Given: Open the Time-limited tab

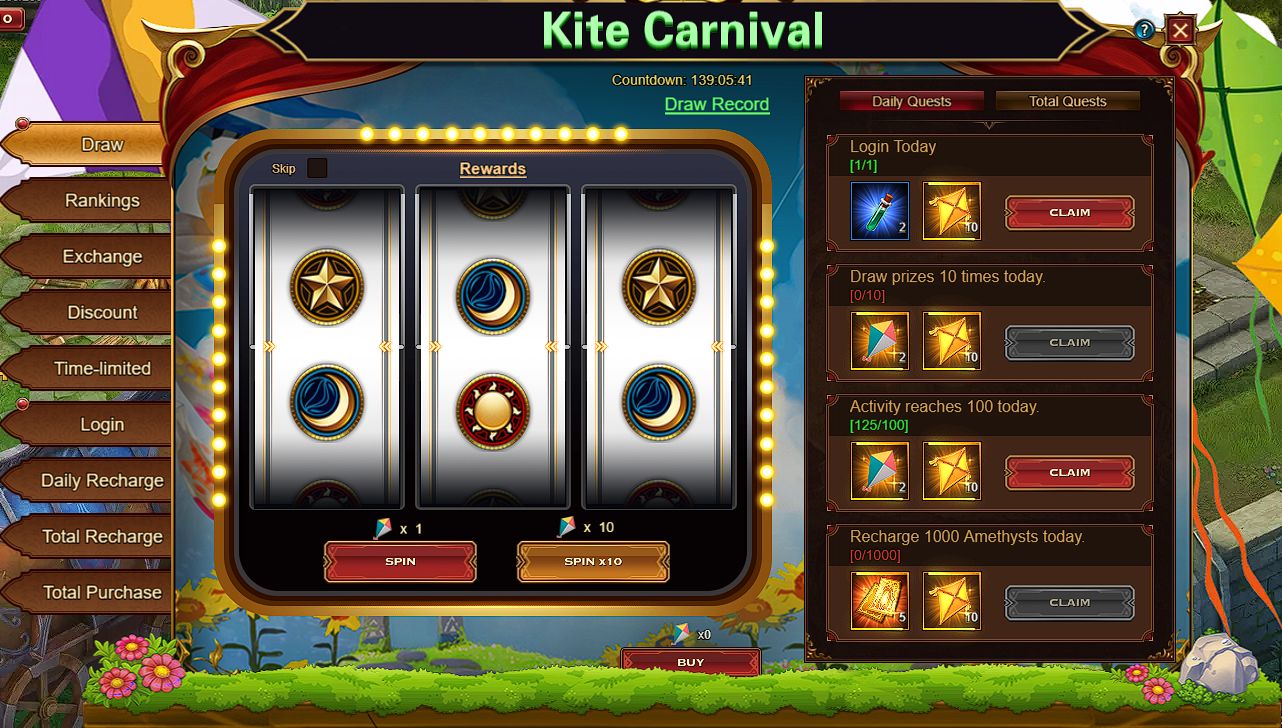Looking at the screenshot, I should (101, 369).
